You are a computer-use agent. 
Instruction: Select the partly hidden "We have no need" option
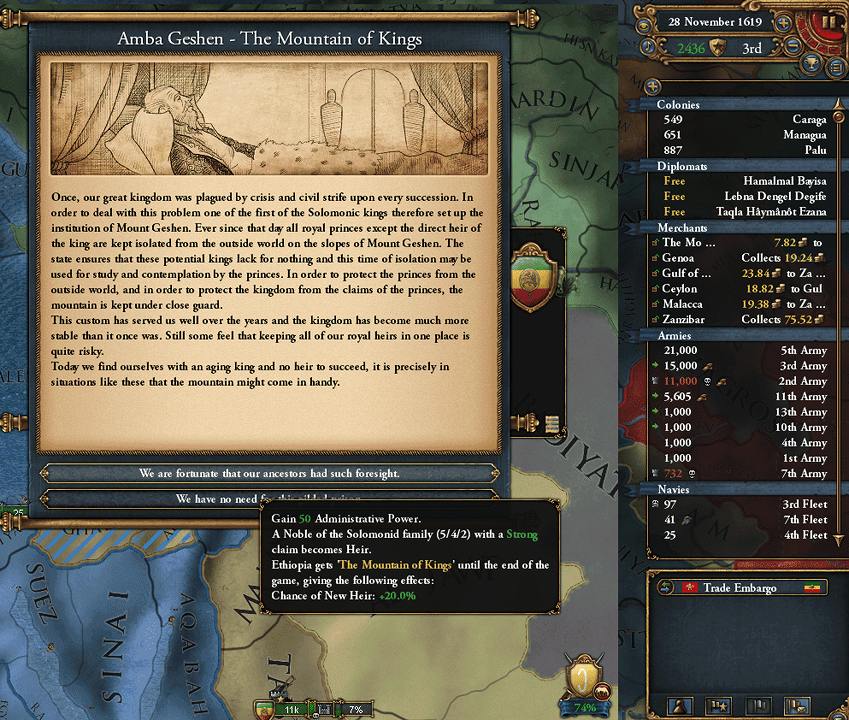tap(200, 497)
